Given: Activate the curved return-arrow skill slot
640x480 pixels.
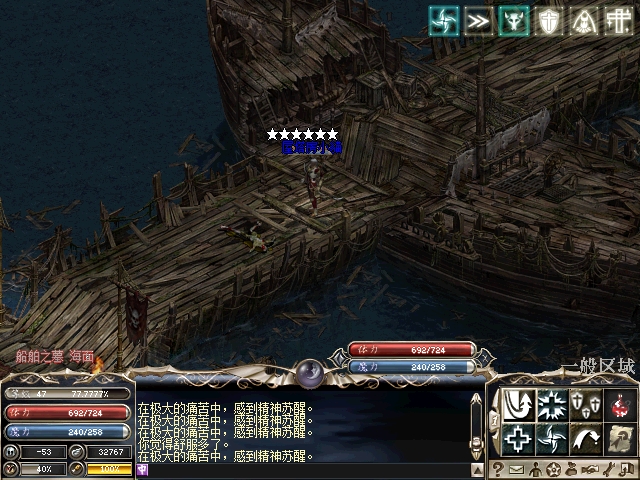Looking at the screenshot, I should (x=517, y=404).
